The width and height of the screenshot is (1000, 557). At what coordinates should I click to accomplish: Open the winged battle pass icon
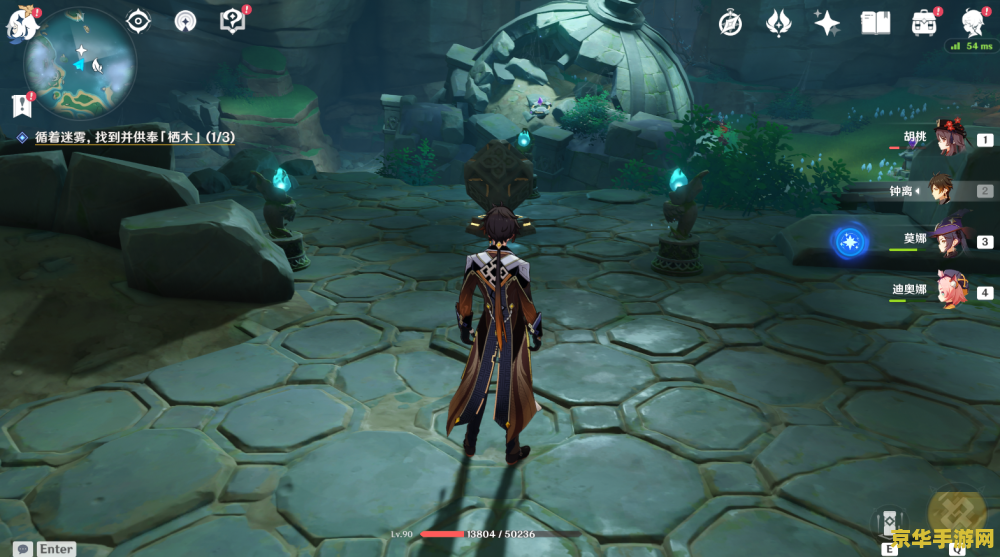click(x=779, y=23)
